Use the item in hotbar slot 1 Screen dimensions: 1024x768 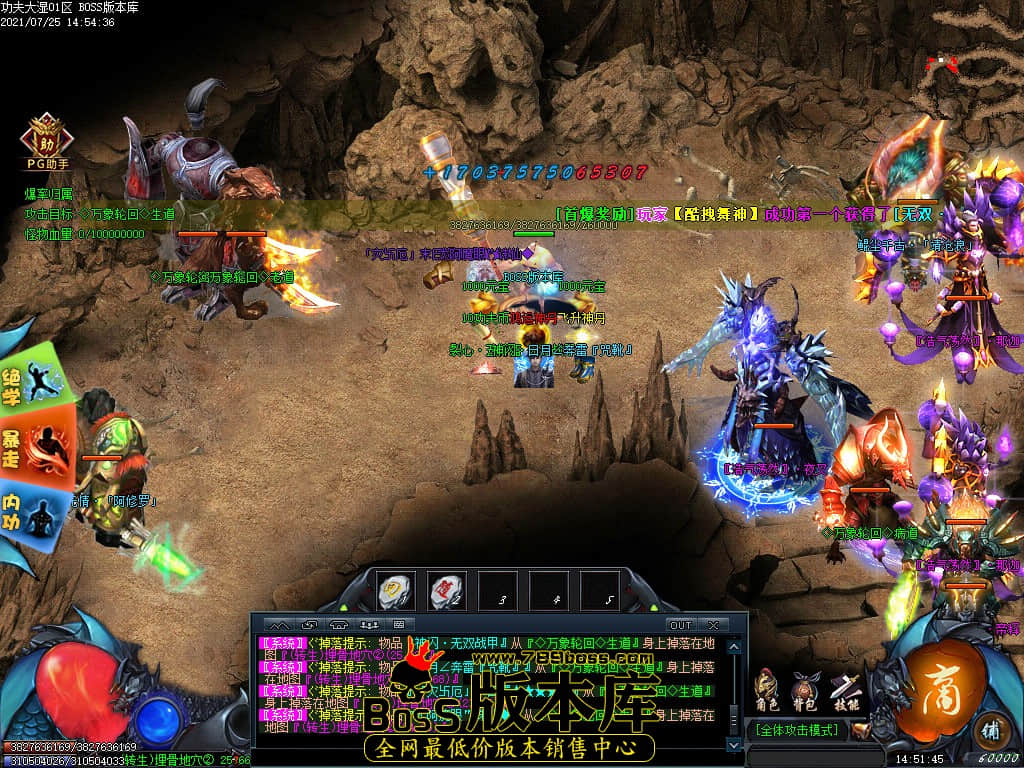(397, 591)
